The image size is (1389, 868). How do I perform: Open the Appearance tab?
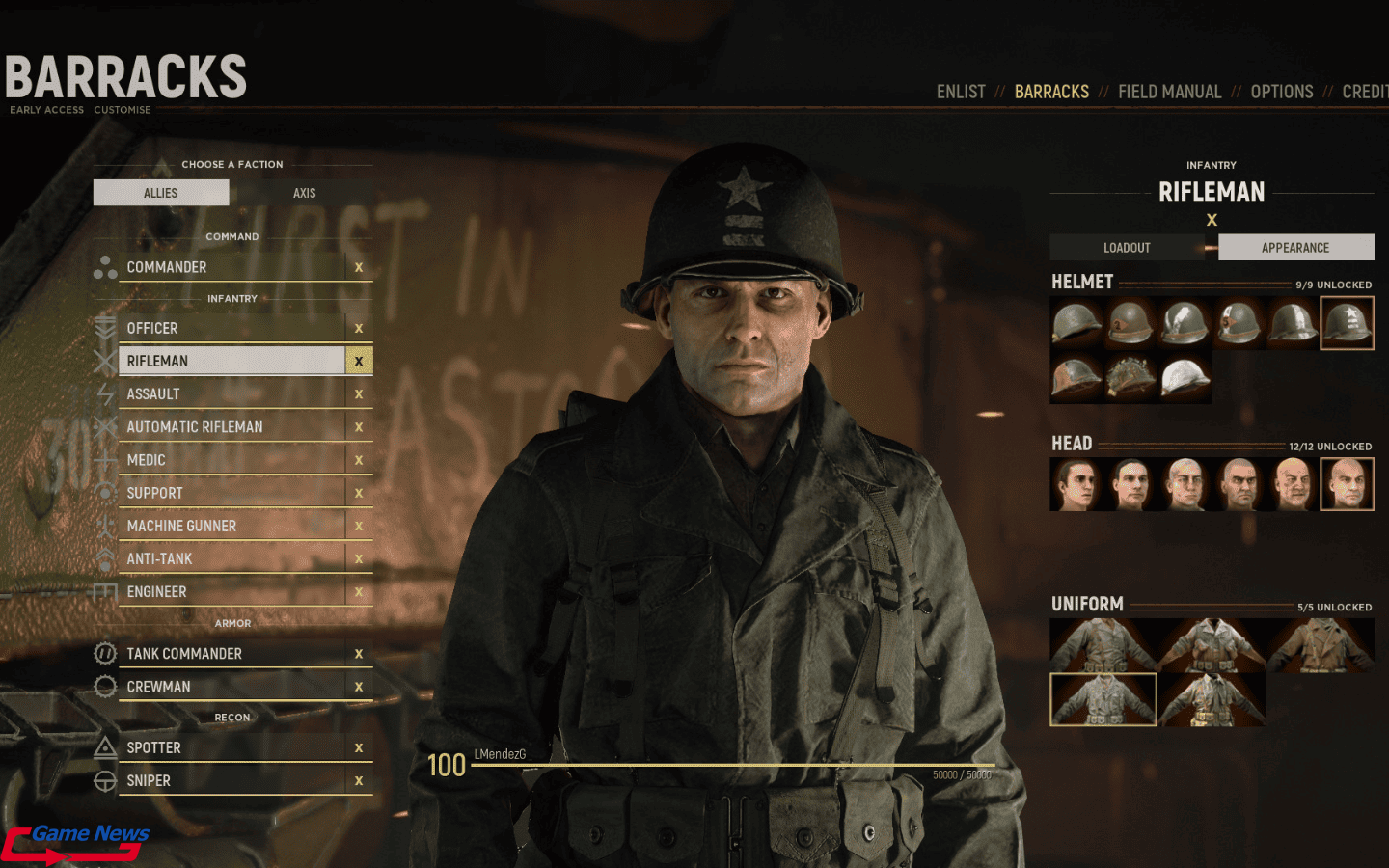click(1295, 248)
